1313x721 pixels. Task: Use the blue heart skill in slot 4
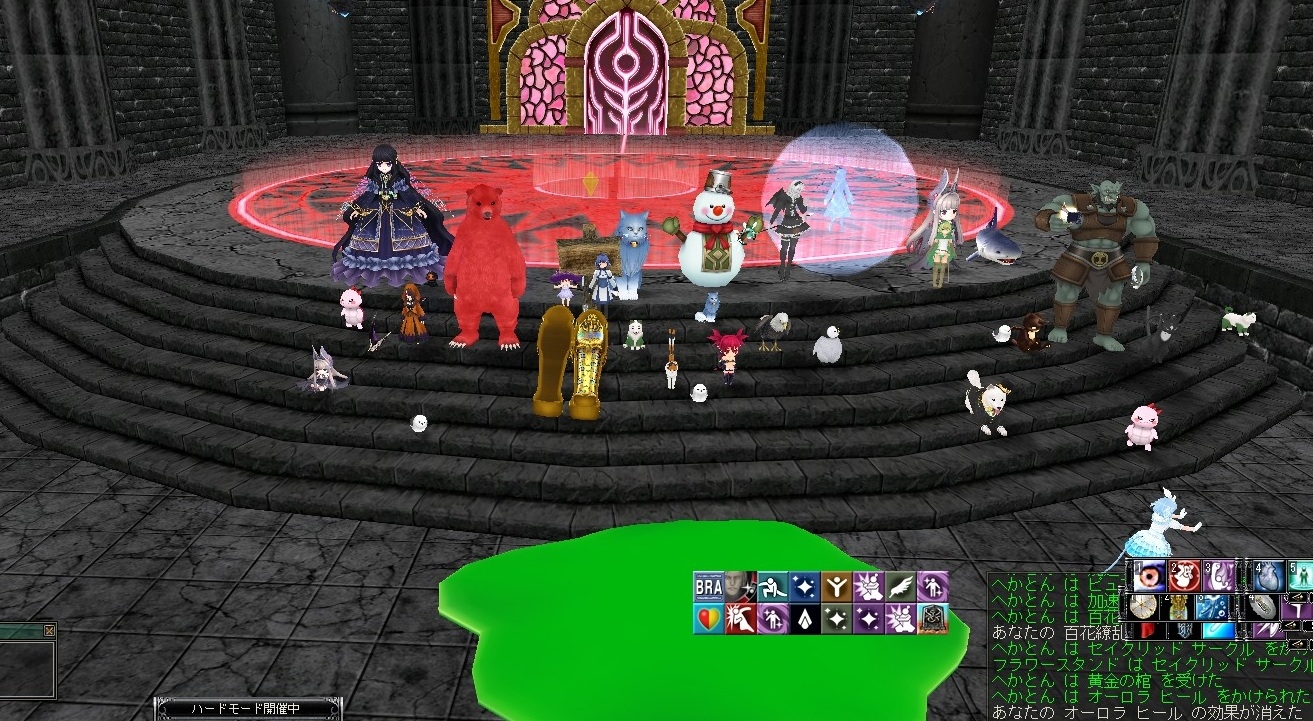point(1271,577)
